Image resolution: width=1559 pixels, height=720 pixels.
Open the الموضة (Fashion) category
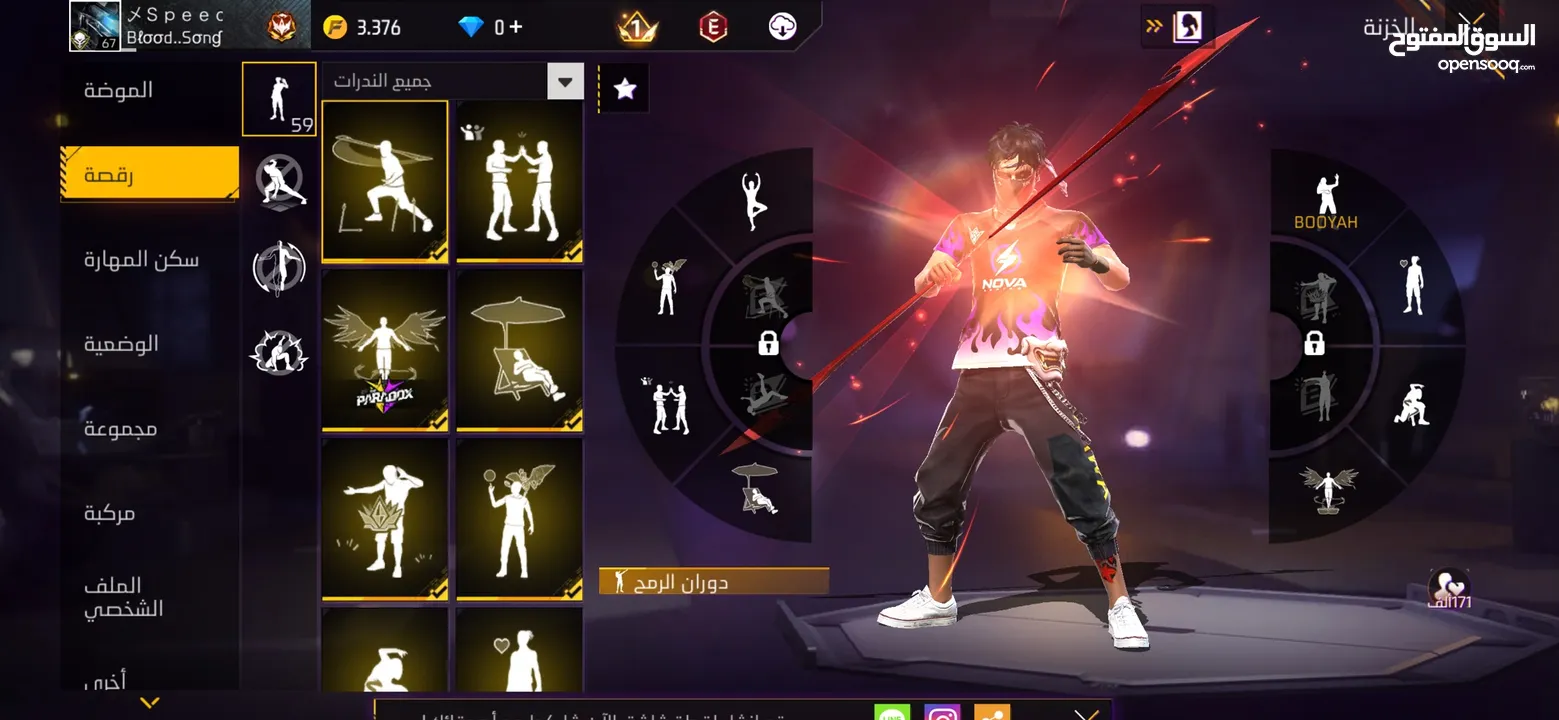pos(118,90)
